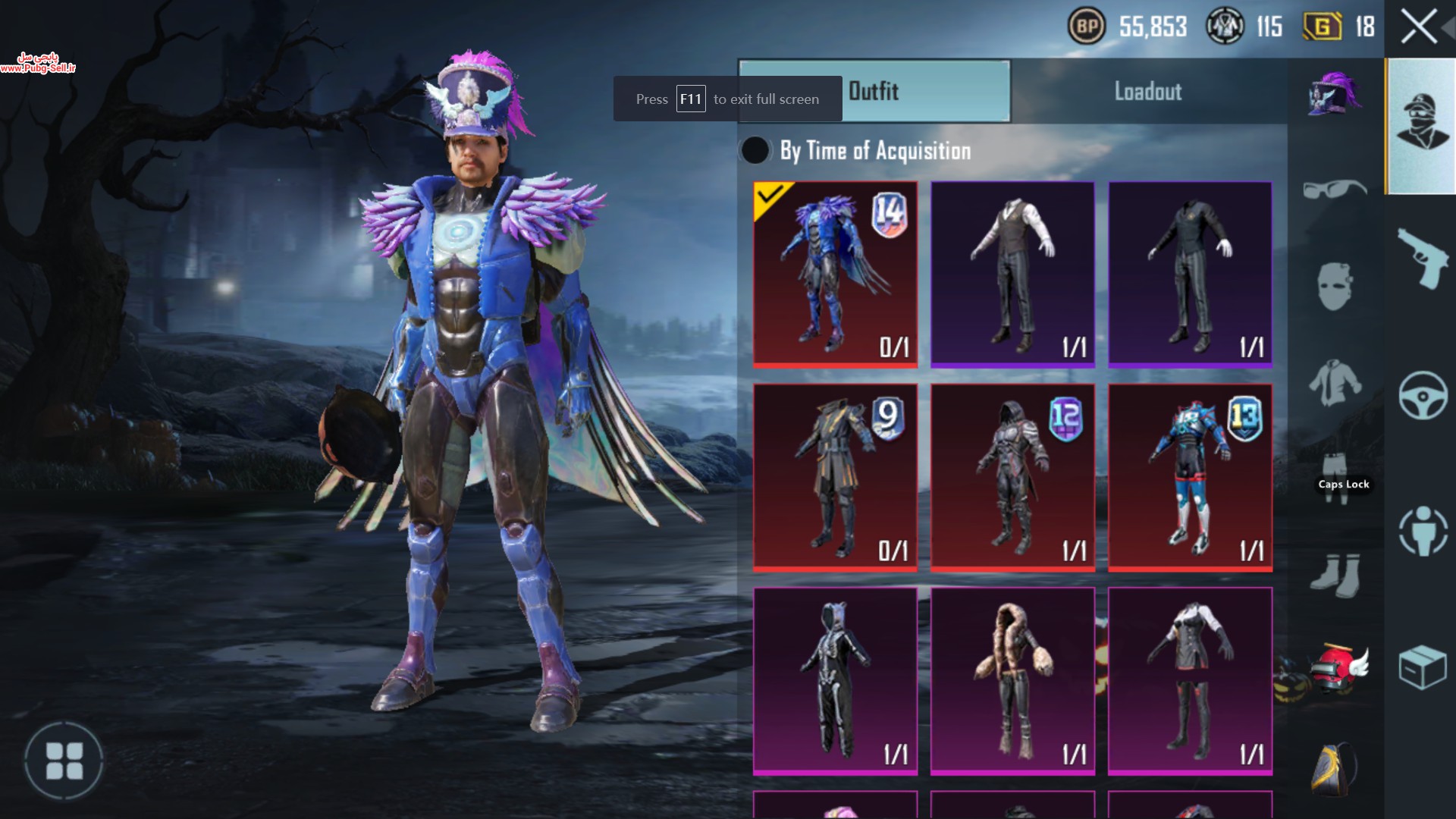Image resolution: width=1456 pixels, height=819 pixels.
Task: Select the blue feathered season 14 outfit
Action: click(835, 275)
